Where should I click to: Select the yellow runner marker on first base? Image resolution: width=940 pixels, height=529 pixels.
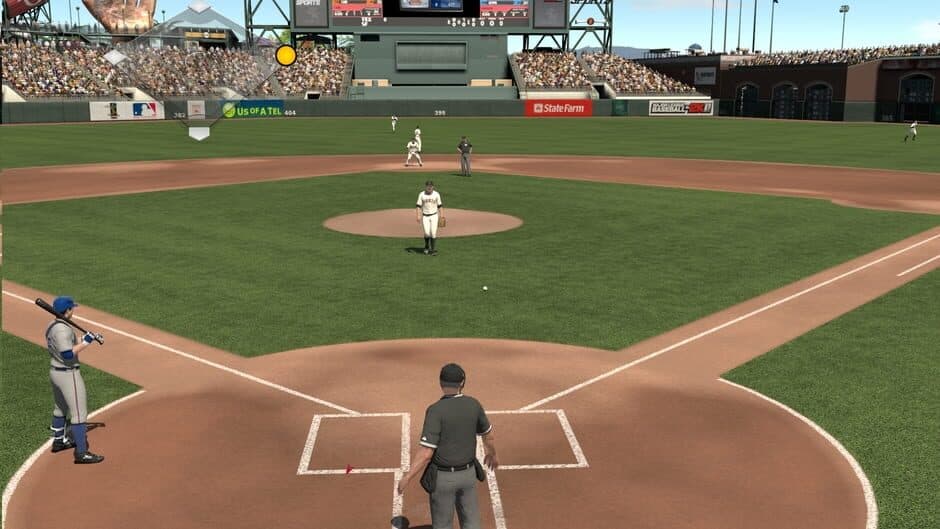point(286,55)
